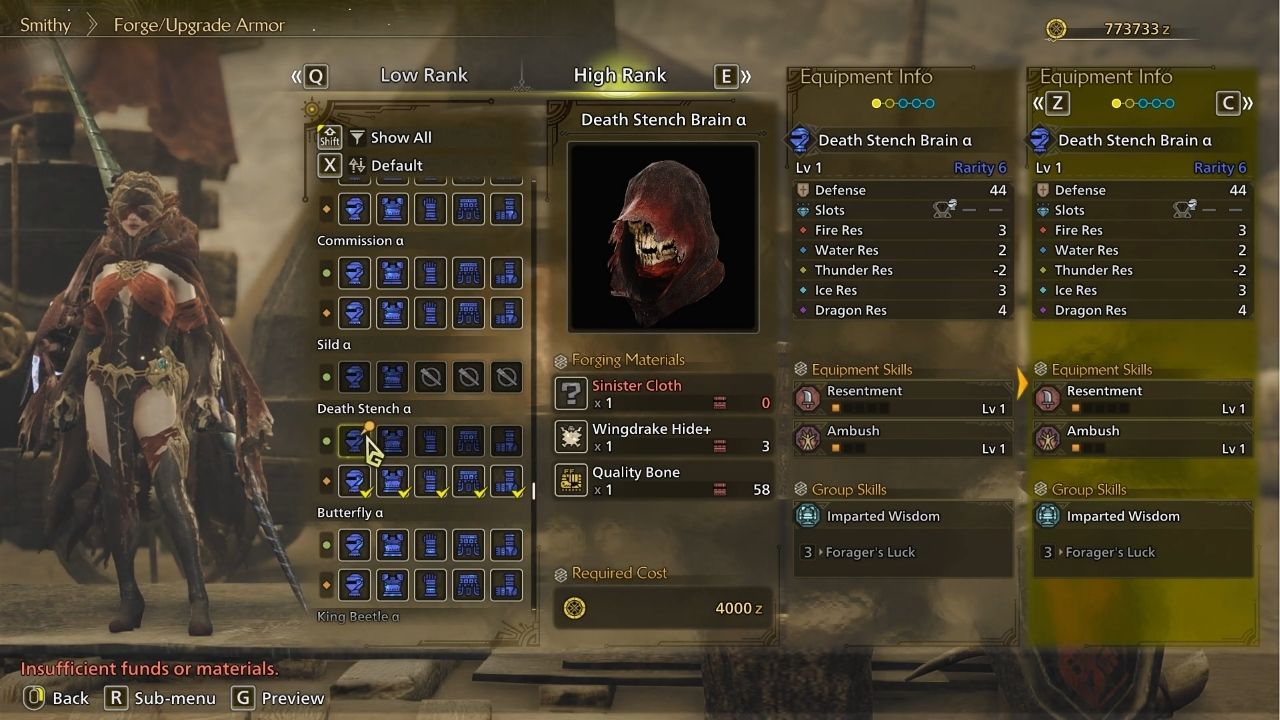Click the Quality Bone material icon
The image size is (1280, 720).
(571, 480)
